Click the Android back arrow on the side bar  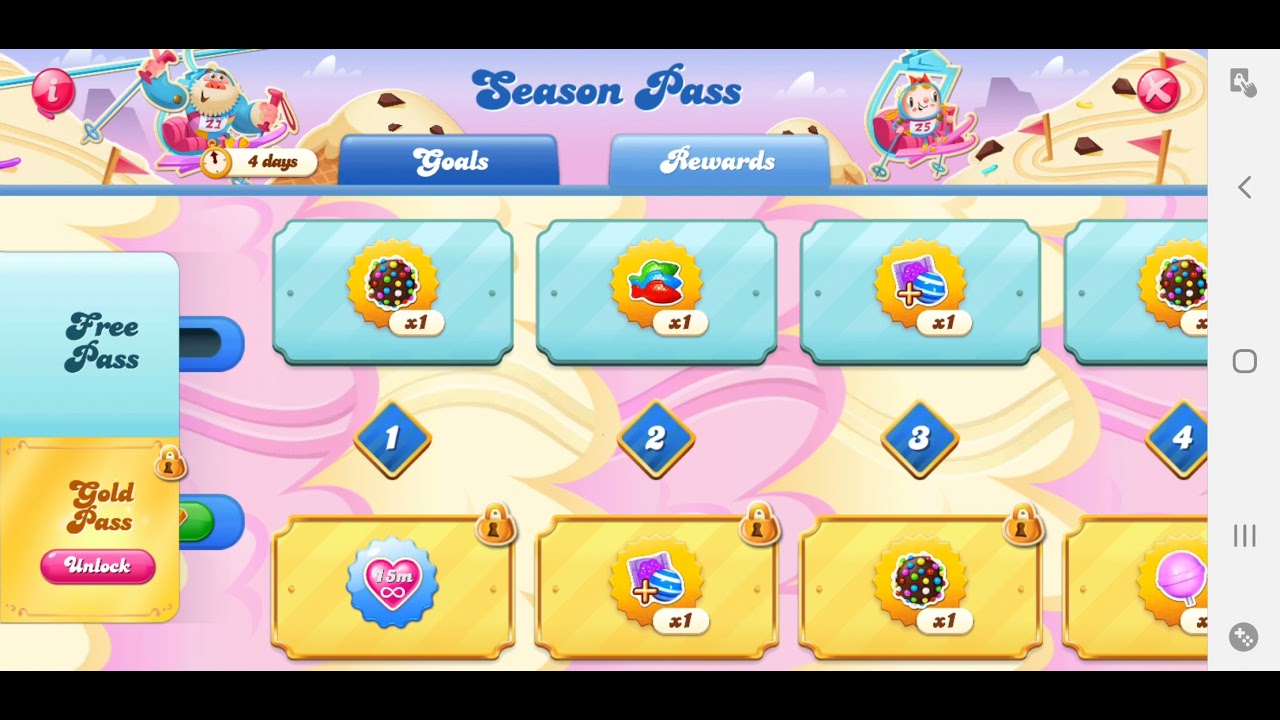tap(1244, 187)
